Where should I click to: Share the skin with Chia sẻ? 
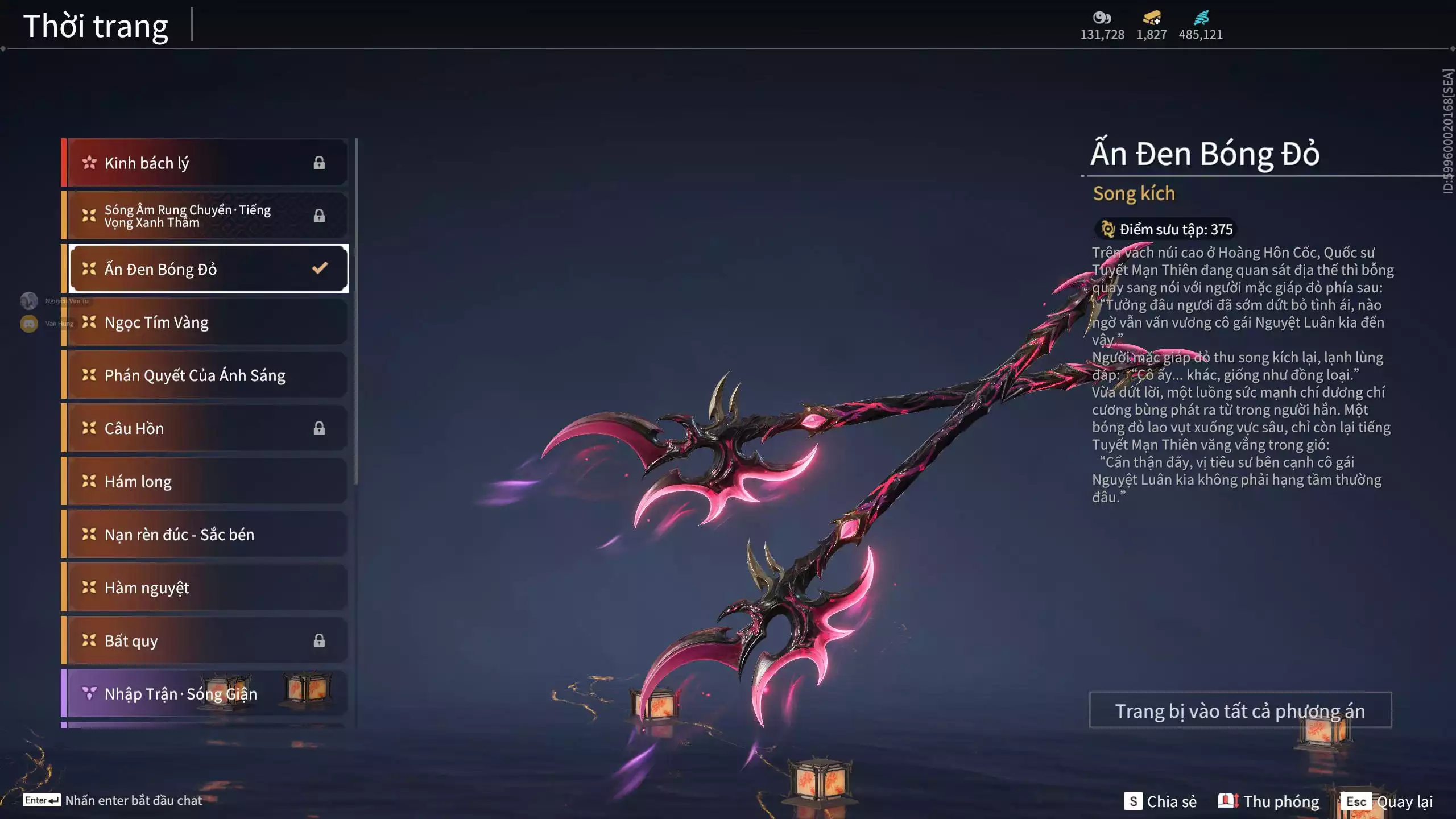(x=1161, y=801)
